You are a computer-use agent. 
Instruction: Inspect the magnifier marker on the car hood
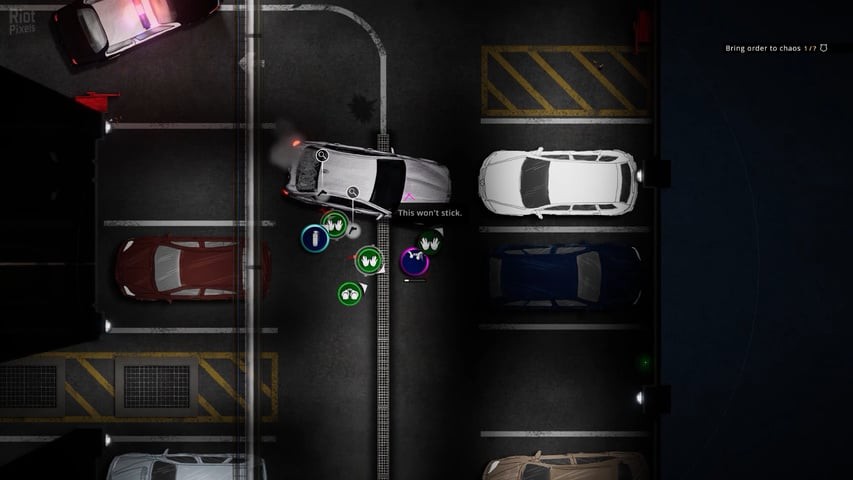(322, 155)
